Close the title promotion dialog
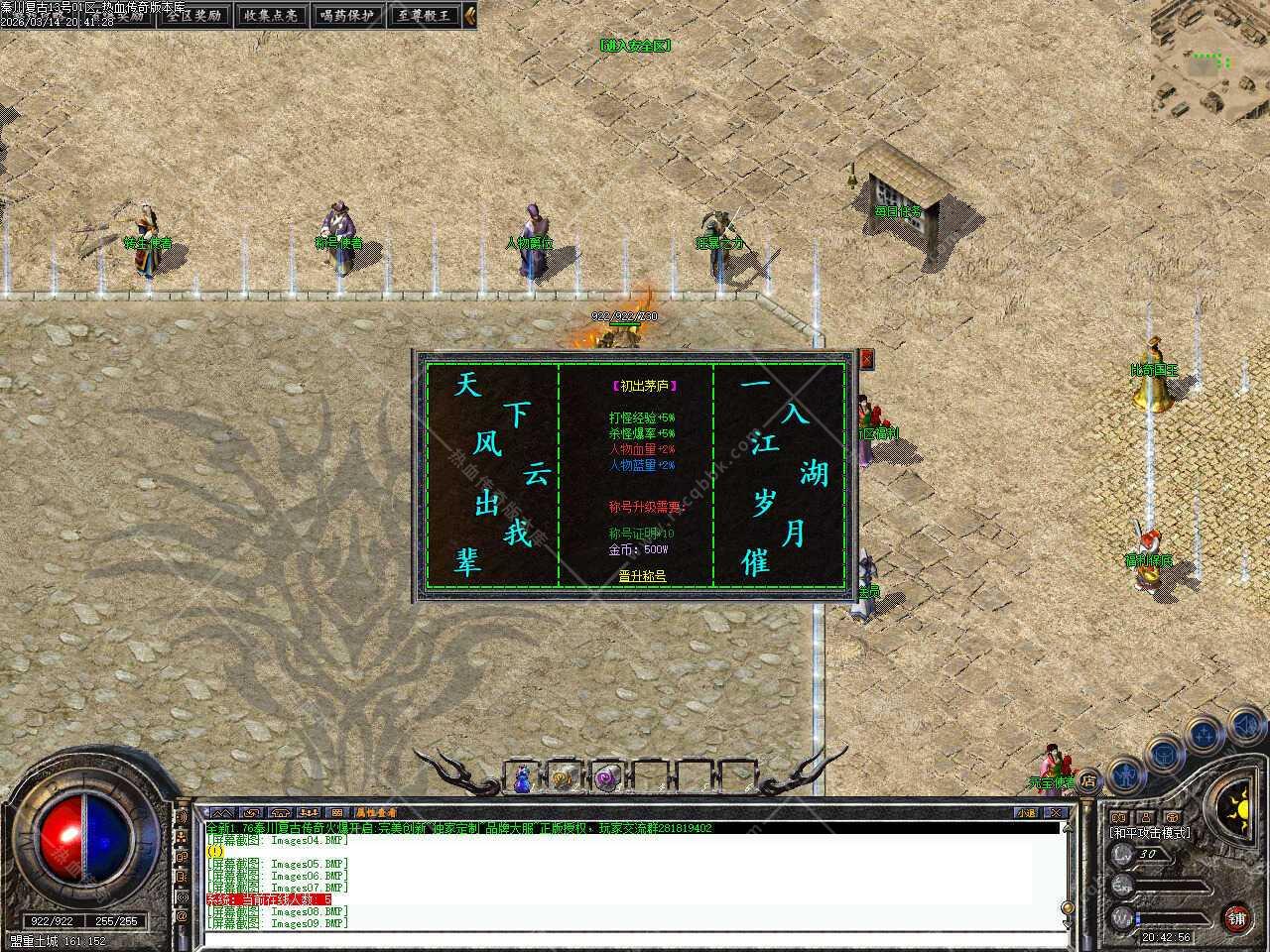Image resolution: width=1270 pixels, height=952 pixels. [866, 358]
